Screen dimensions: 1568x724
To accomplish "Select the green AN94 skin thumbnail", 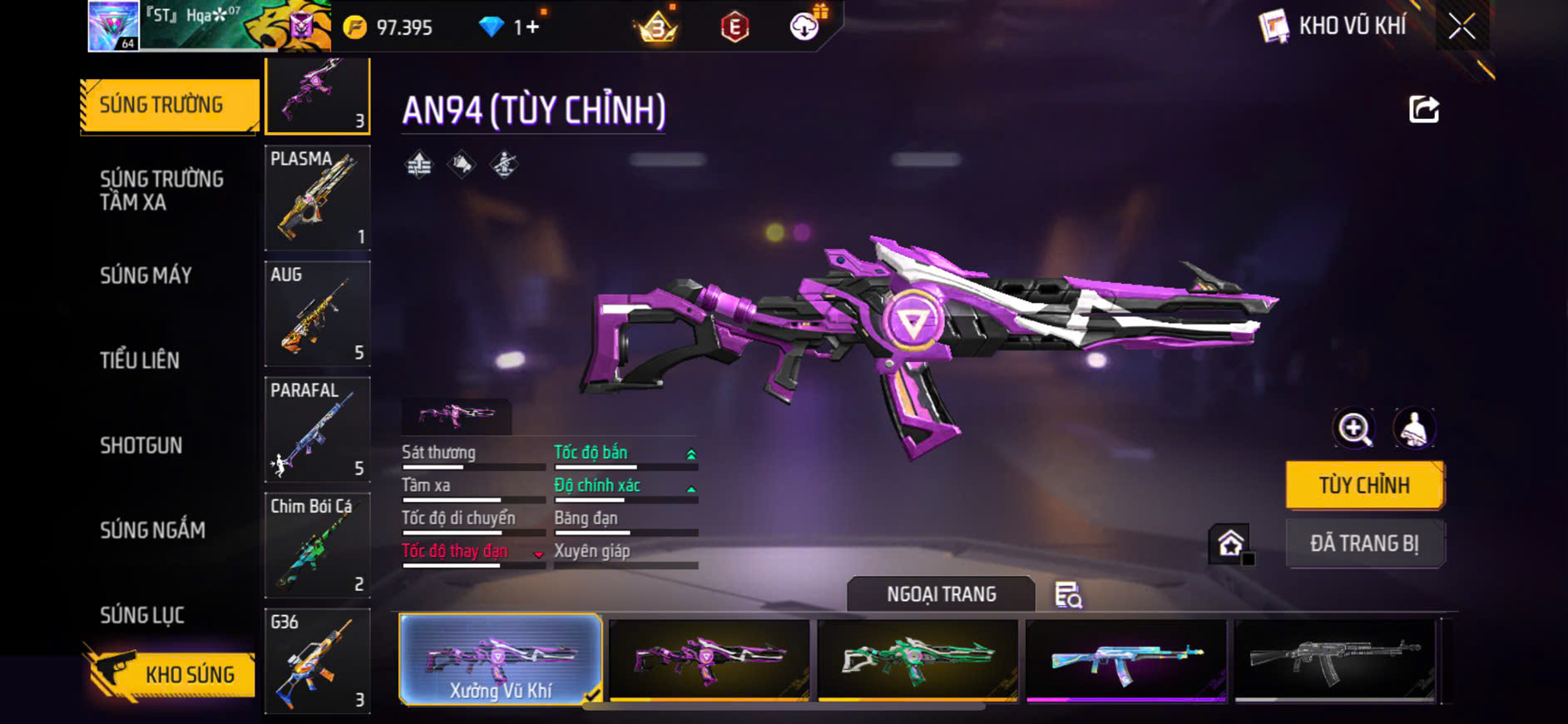I will (x=918, y=659).
